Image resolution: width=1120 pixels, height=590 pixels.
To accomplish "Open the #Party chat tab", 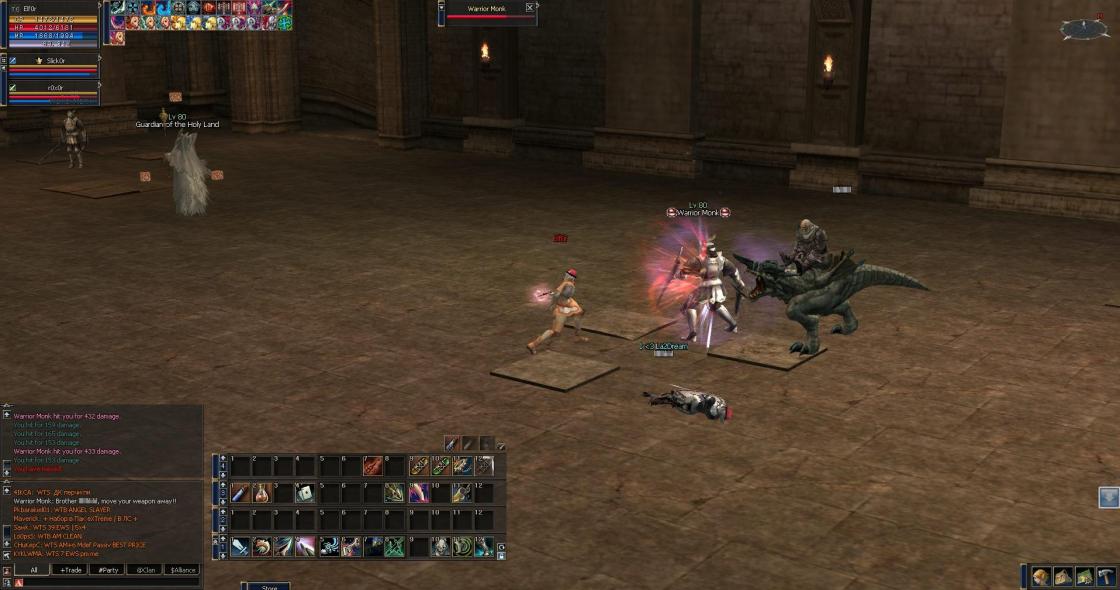I will (x=106, y=570).
